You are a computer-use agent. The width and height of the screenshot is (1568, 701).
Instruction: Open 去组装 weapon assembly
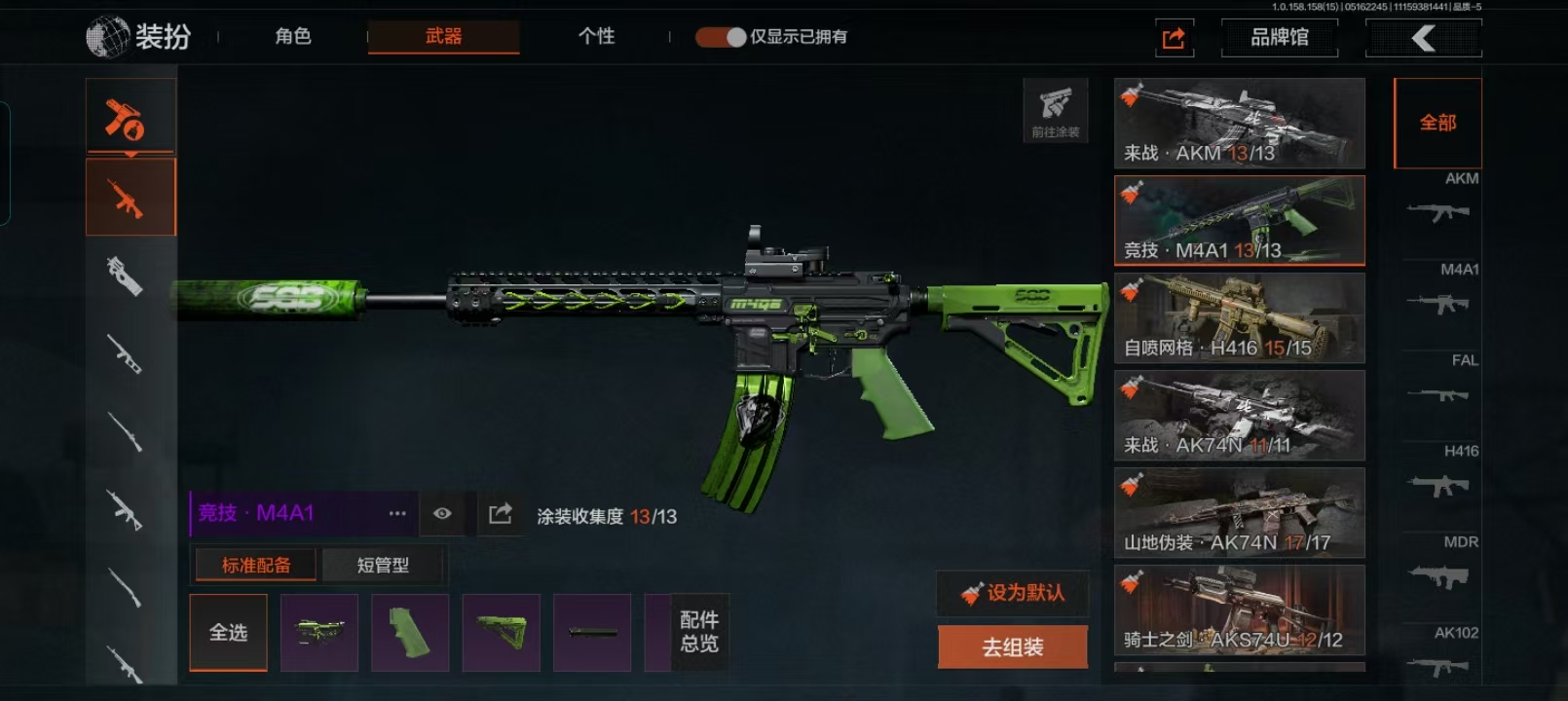coord(1013,646)
